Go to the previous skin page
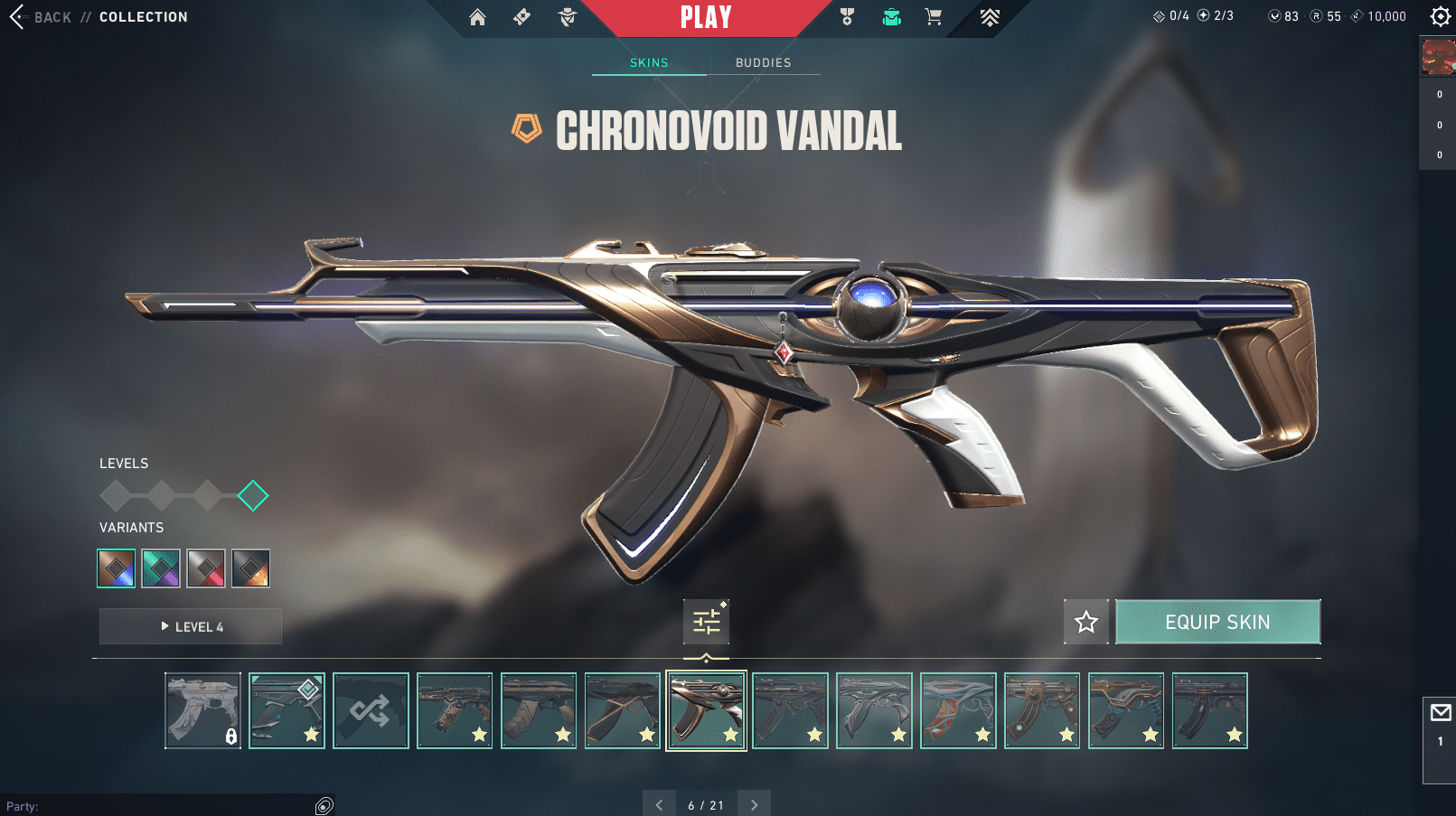Image resolution: width=1456 pixels, height=816 pixels. pos(659,804)
